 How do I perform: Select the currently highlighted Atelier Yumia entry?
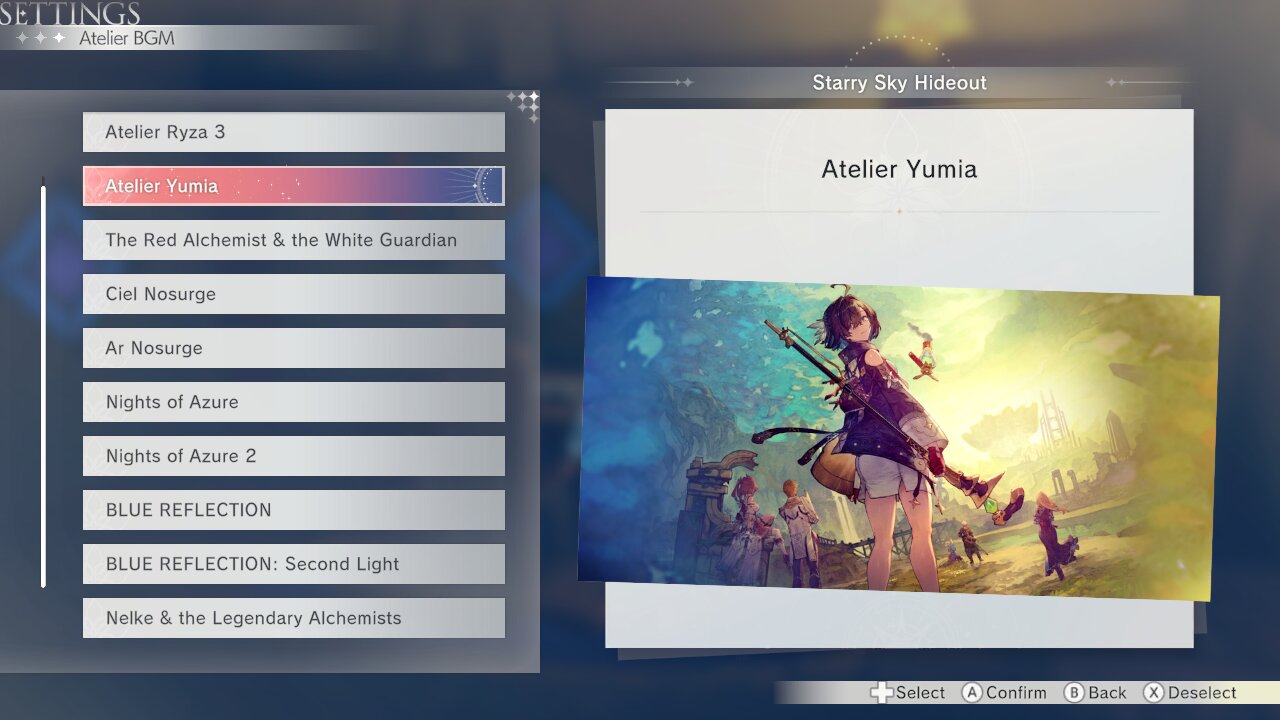[x=293, y=186]
